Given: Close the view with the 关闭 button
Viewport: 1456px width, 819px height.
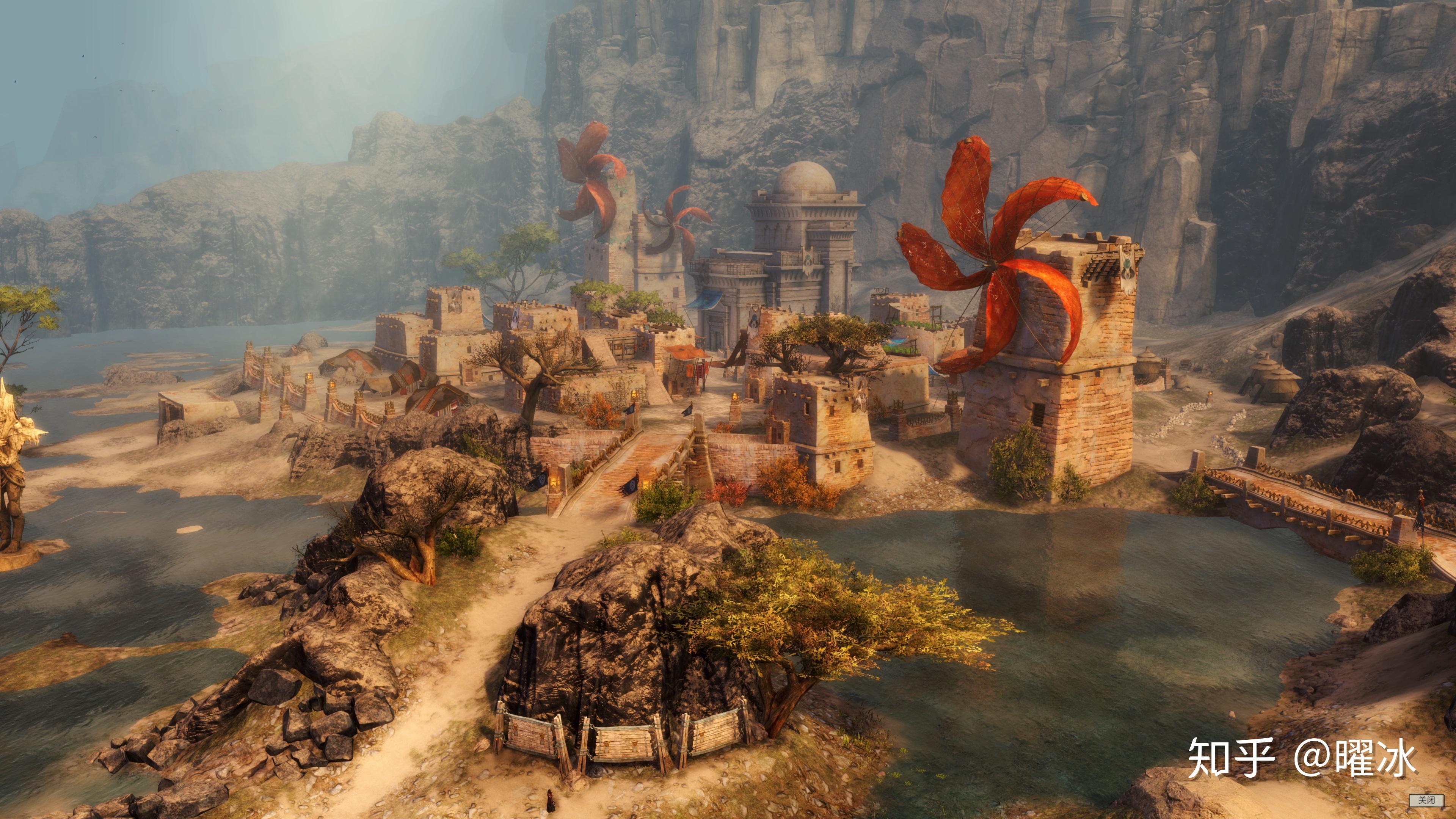Looking at the screenshot, I should tap(1426, 800).
